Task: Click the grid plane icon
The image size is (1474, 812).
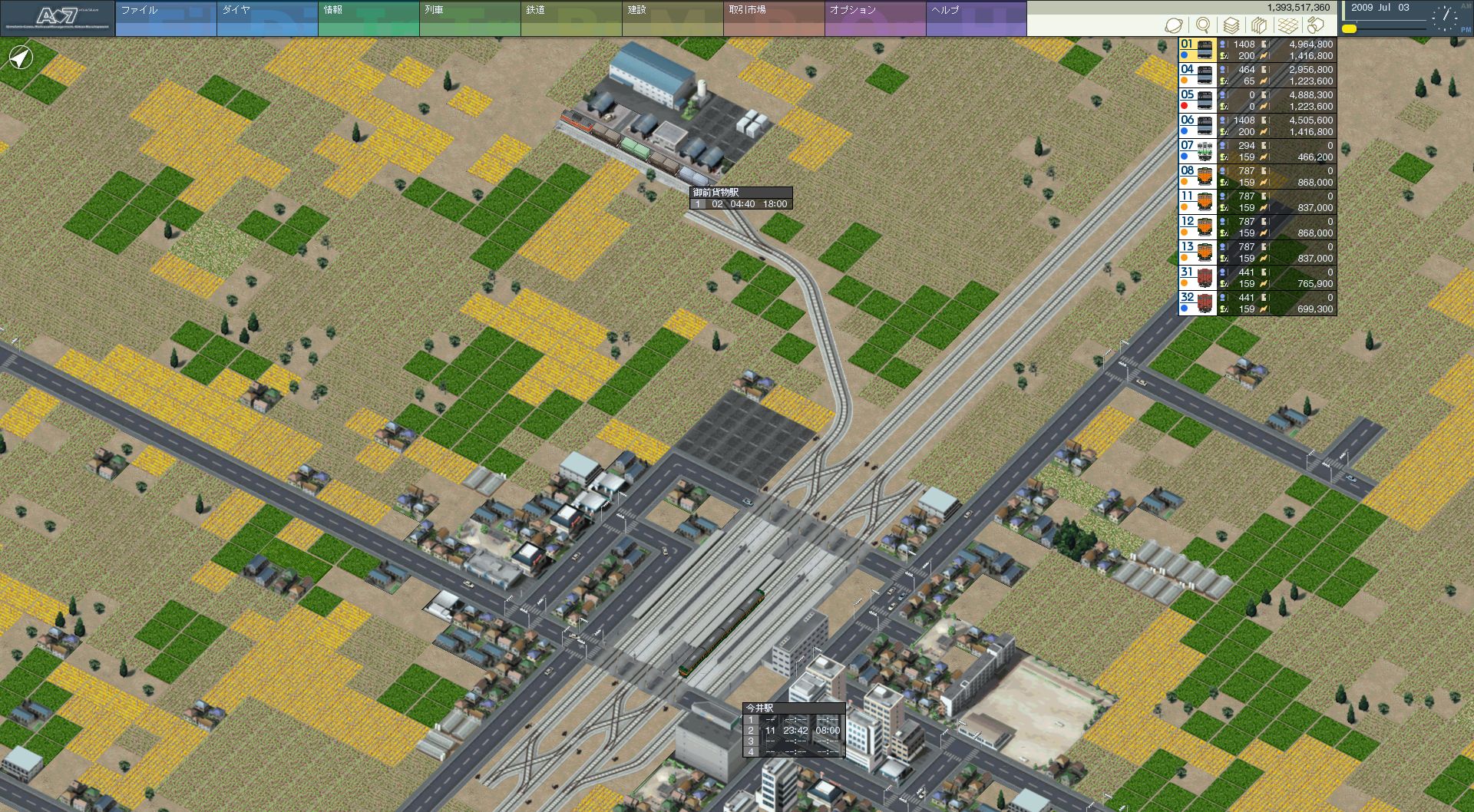Action: tap(1287, 25)
